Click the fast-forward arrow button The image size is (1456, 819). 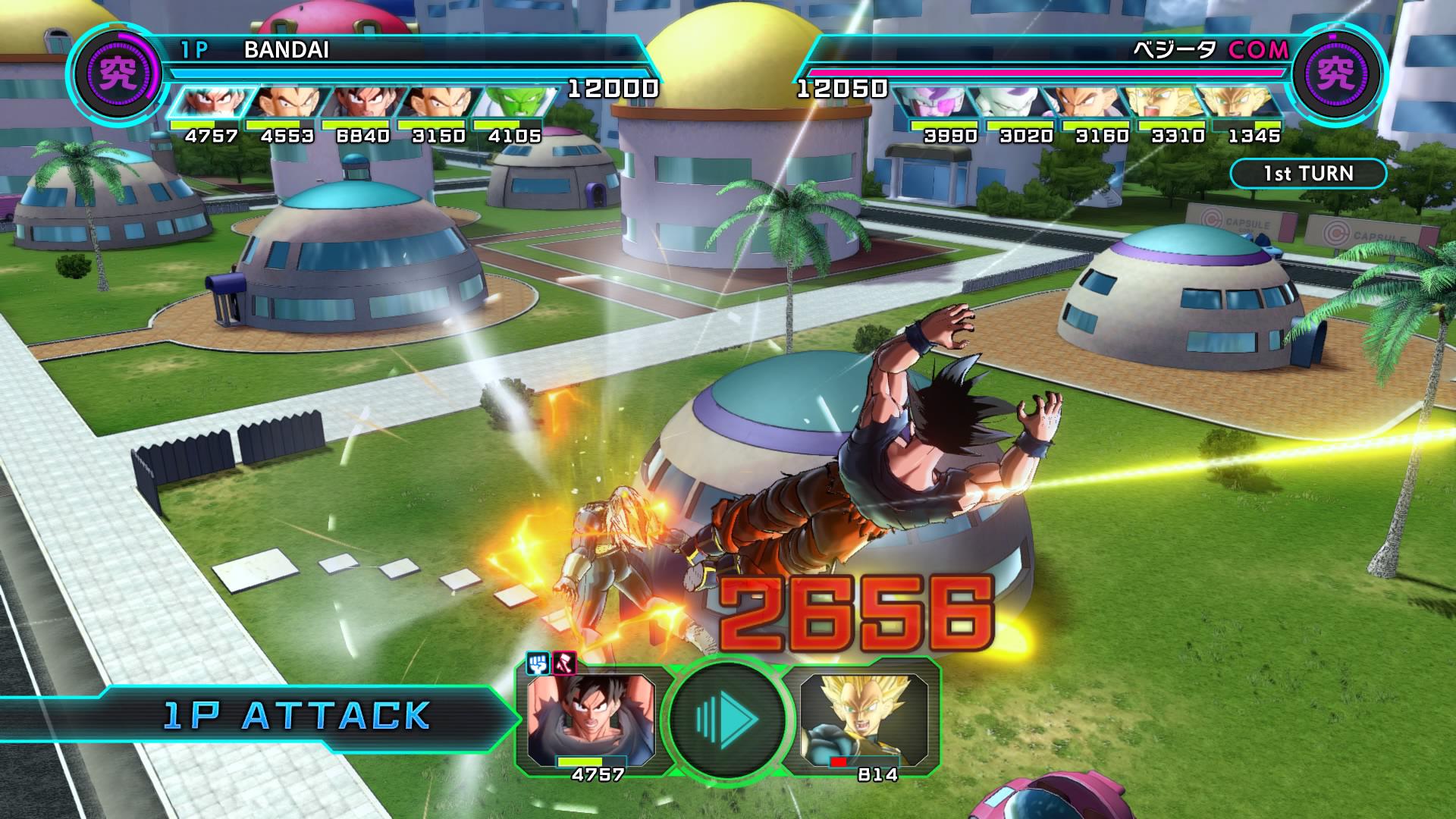[725, 717]
